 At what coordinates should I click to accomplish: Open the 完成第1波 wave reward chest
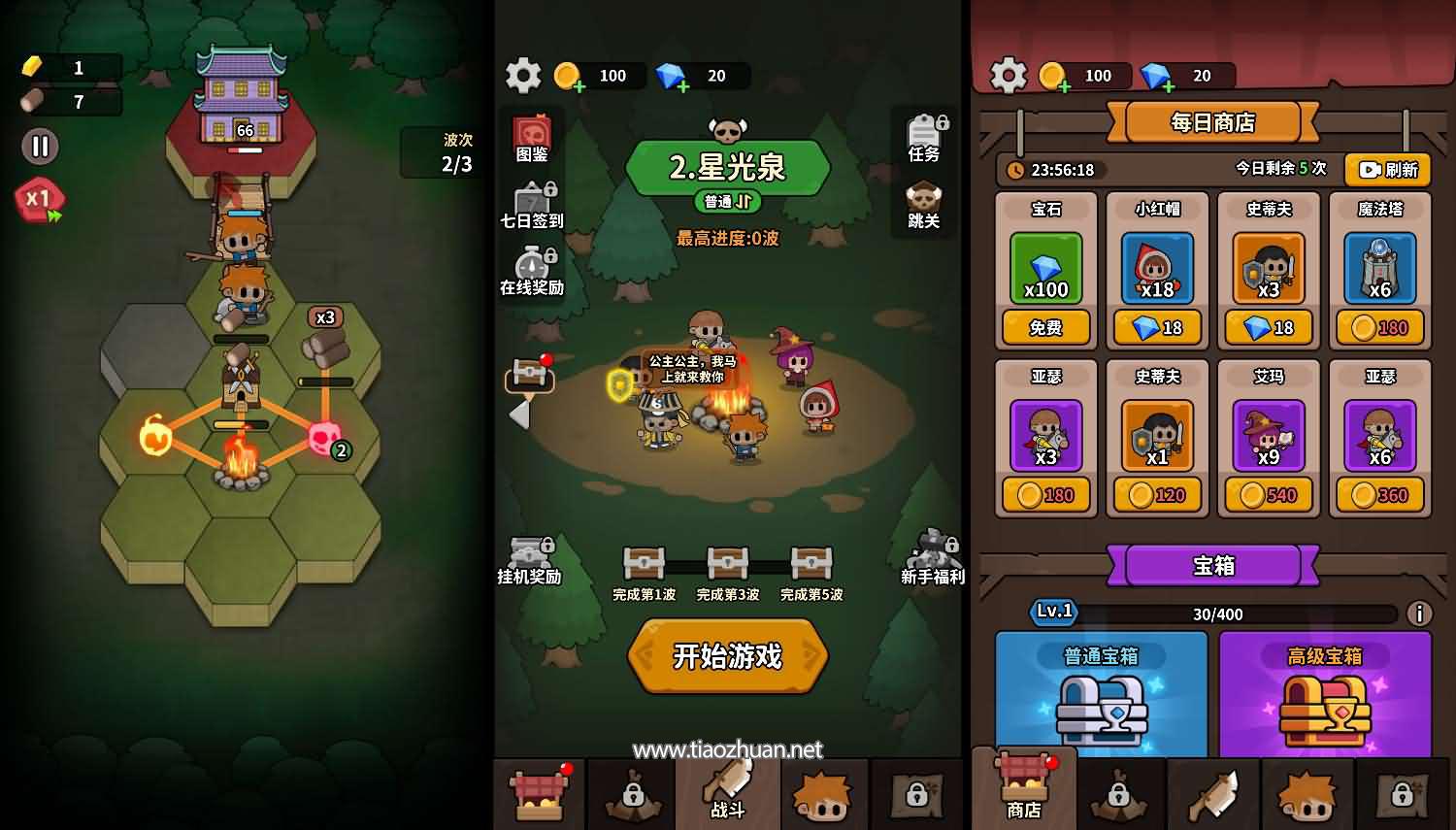click(644, 563)
